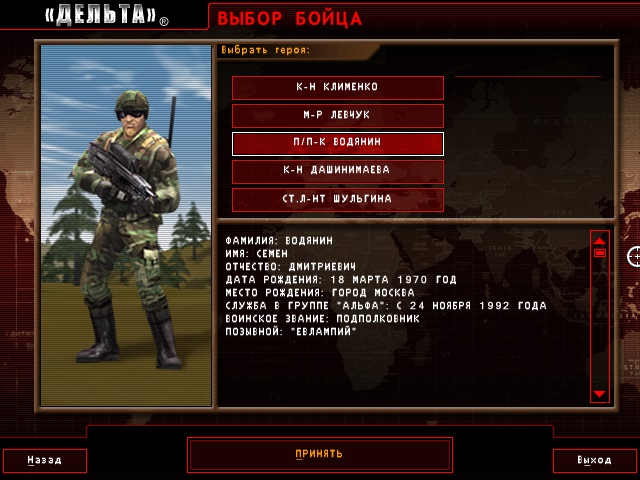Select fighter К-Н Клименко
640x480 pixels.
point(337,87)
